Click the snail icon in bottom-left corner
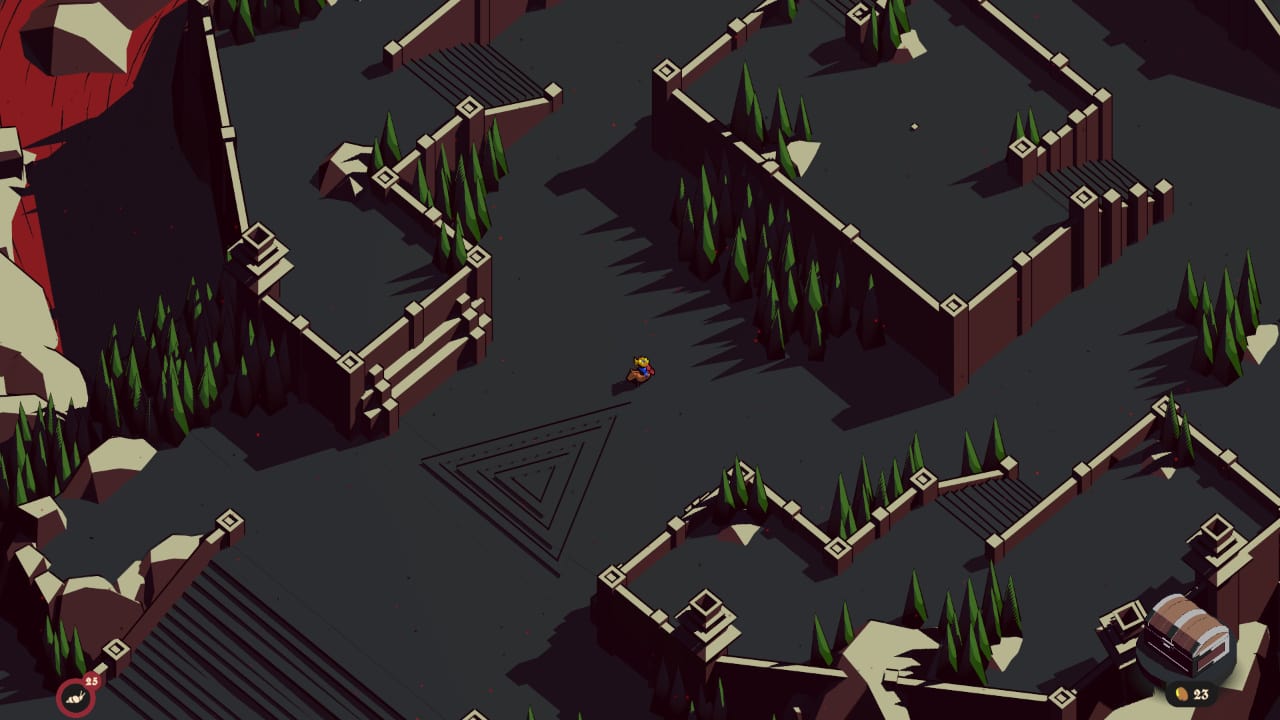The image size is (1280, 720). 74,697
